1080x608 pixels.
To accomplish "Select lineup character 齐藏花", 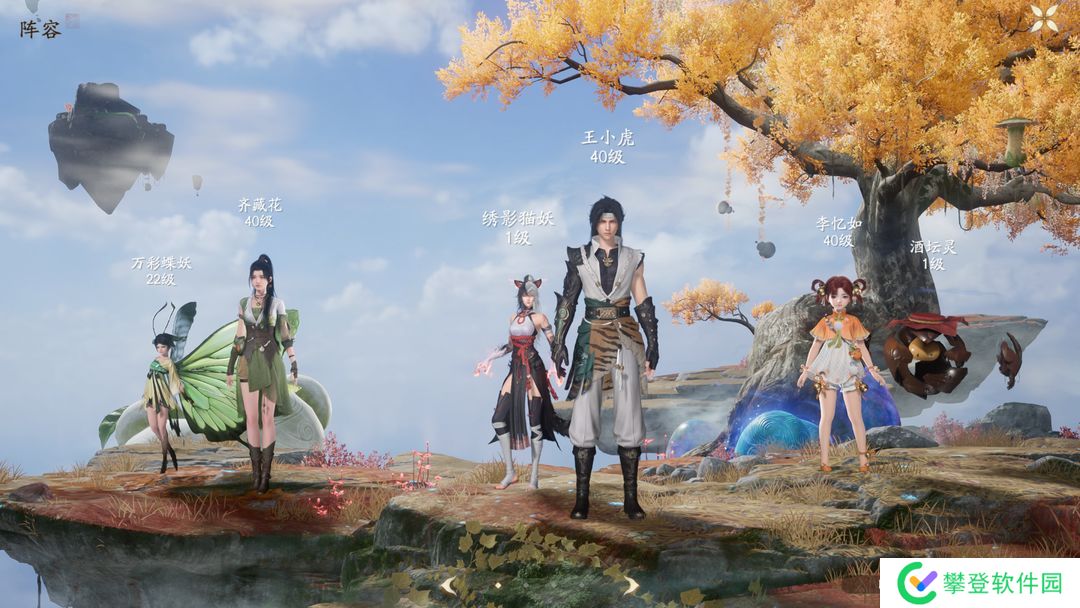I will click(x=261, y=370).
